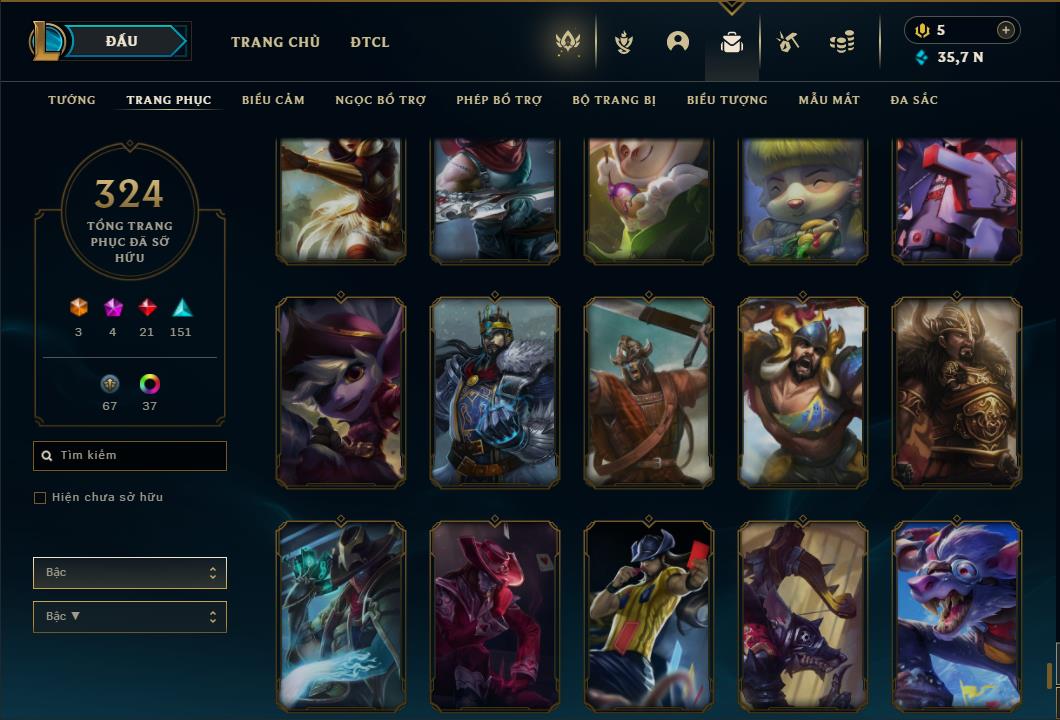This screenshot has width=1060, height=720.
Task: Show the PHÉP BỔ TRỢ tab
Action: click(x=499, y=100)
